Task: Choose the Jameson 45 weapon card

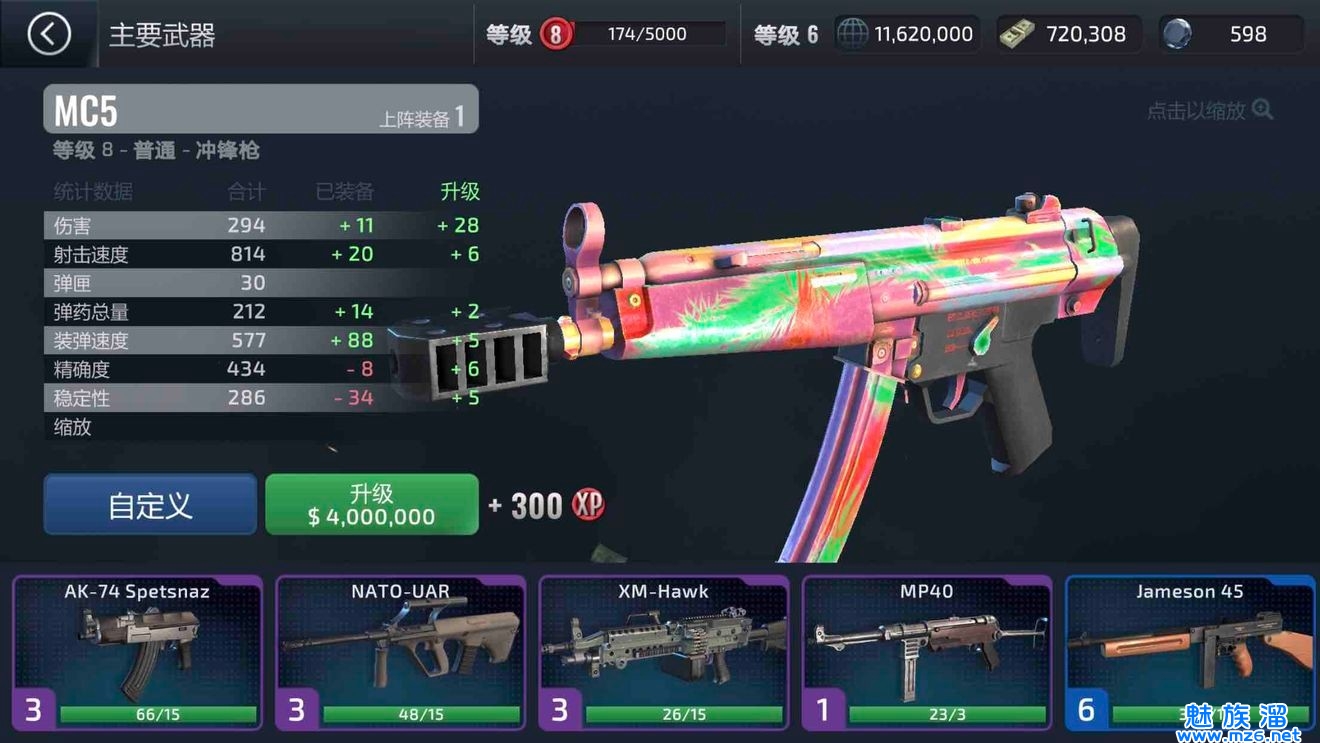Action: coord(1190,651)
